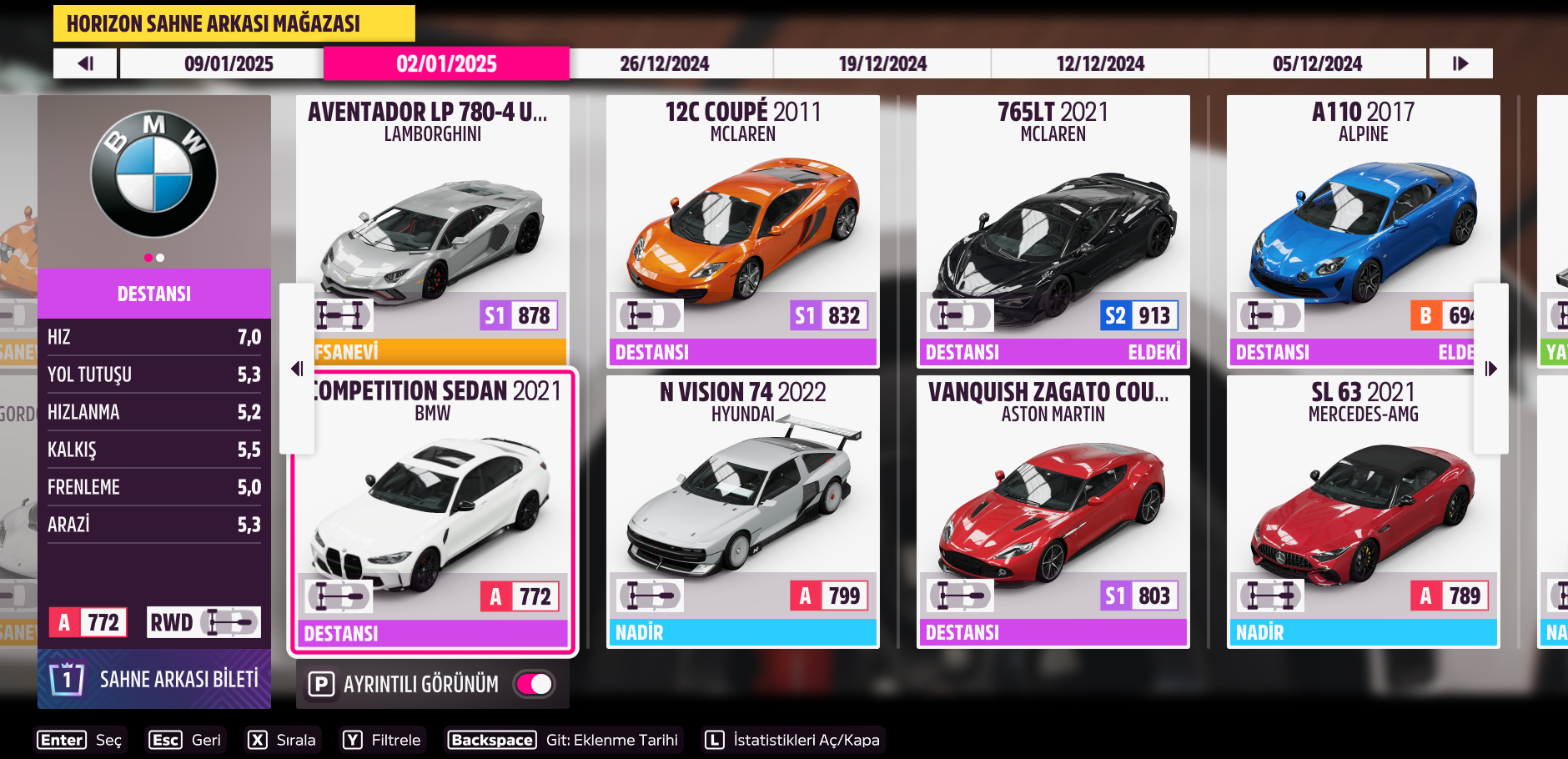Select the BMW Competition Sedan 2021 card

click(x=432, y=510)
